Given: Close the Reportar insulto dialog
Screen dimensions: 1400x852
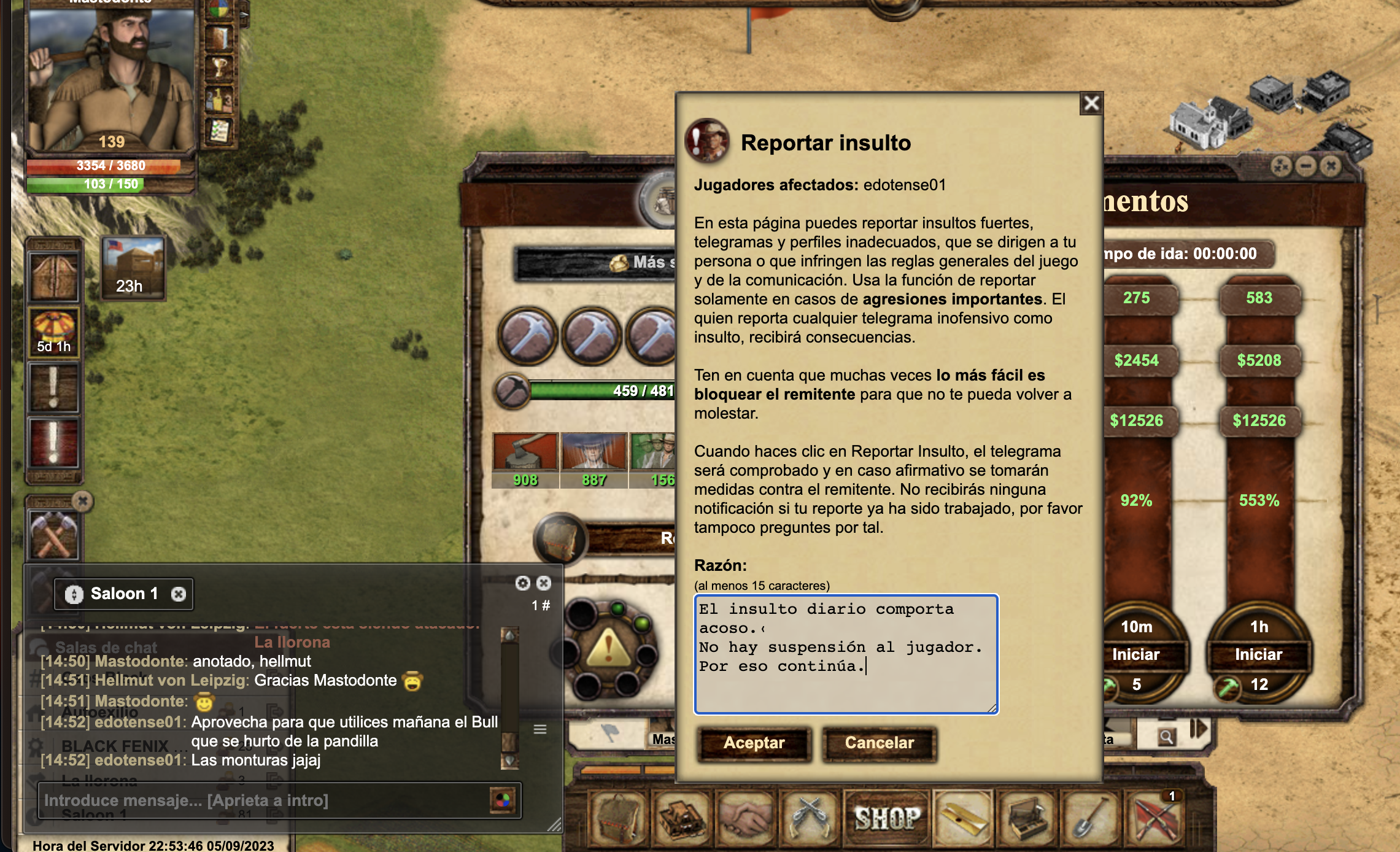Looking at the screenshot, I should (x=1091, y=103).
